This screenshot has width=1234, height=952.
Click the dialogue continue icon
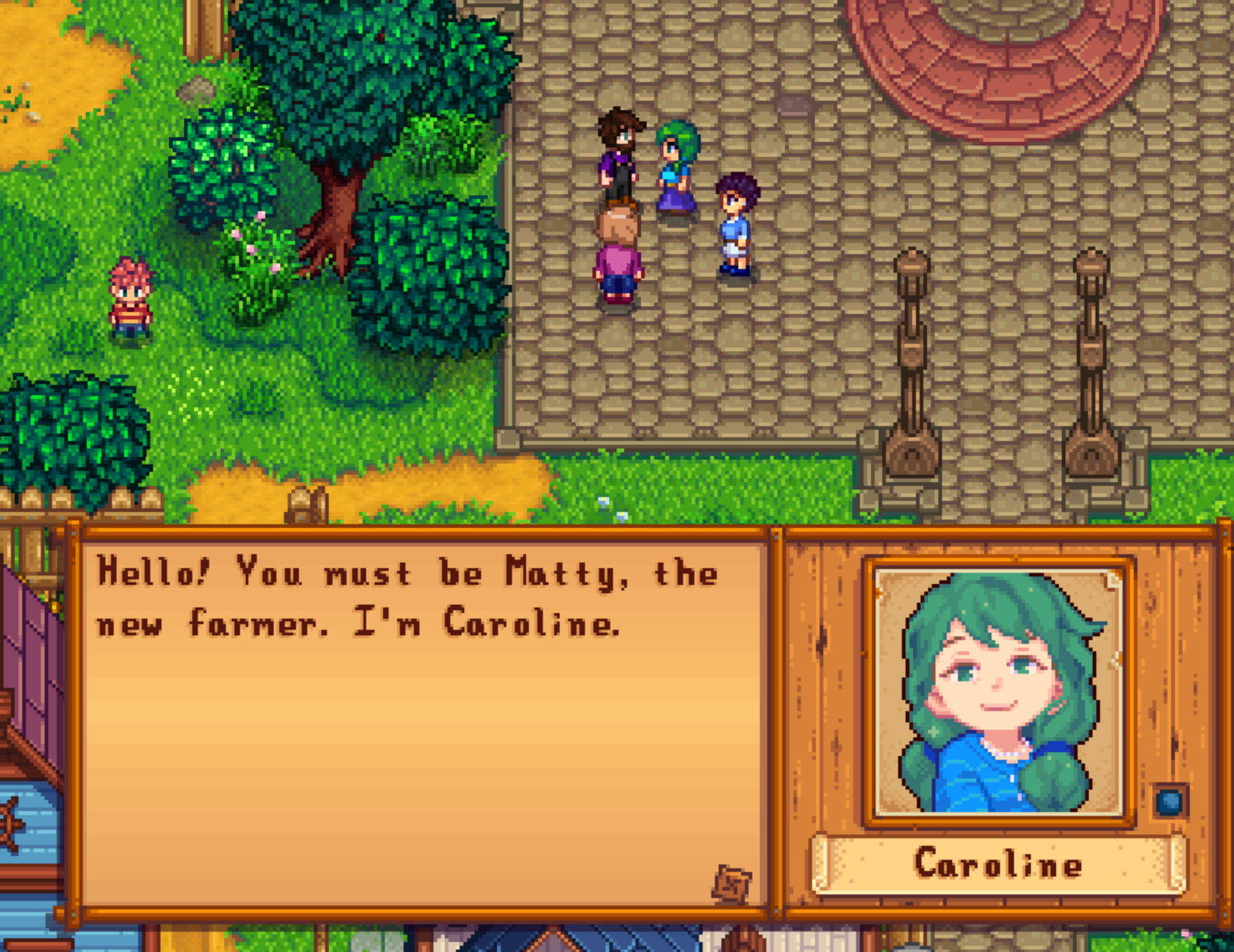click(732, 884)
